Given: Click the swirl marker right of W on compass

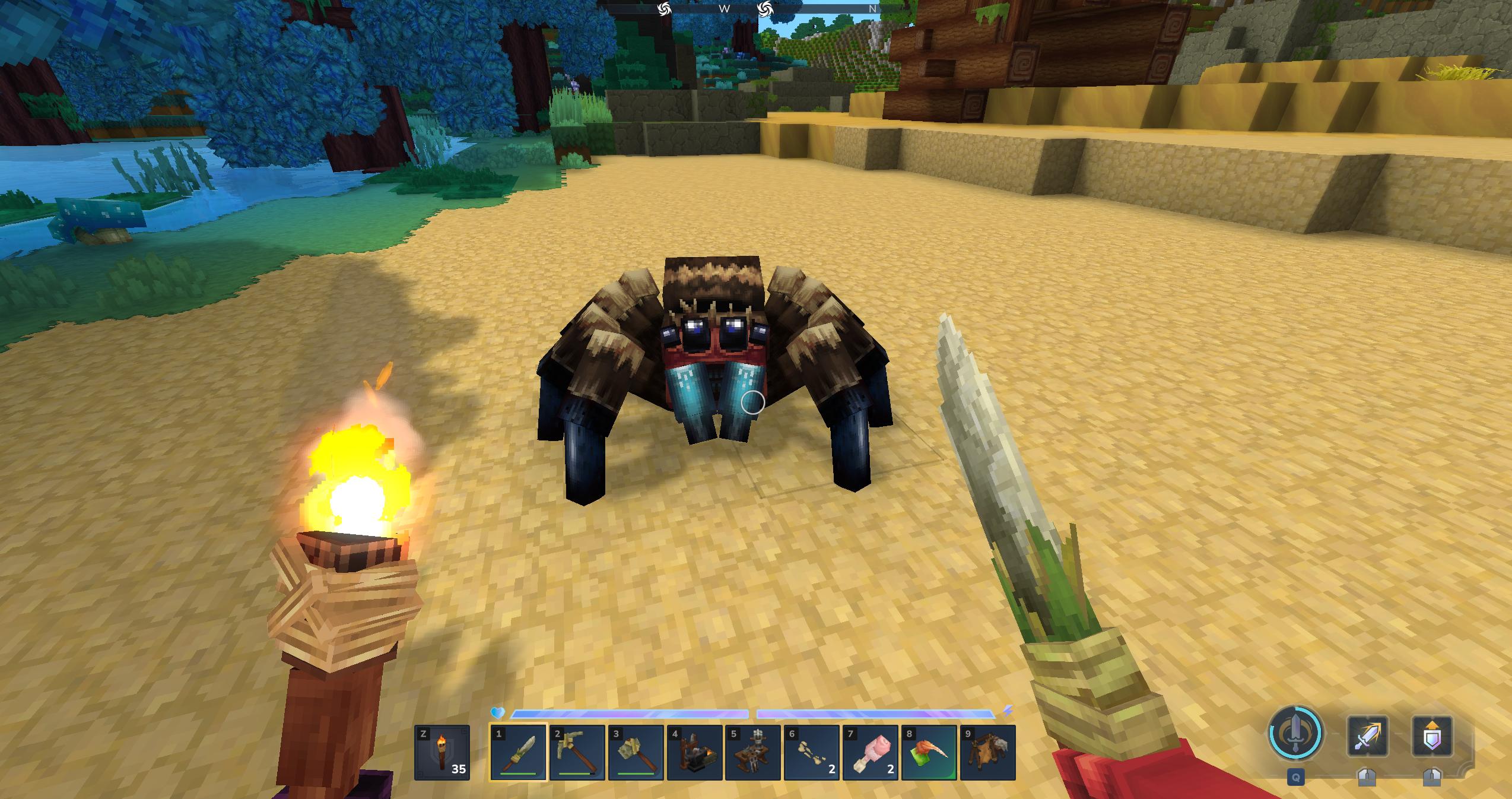Looking at the screenshot, I should 765,8.
